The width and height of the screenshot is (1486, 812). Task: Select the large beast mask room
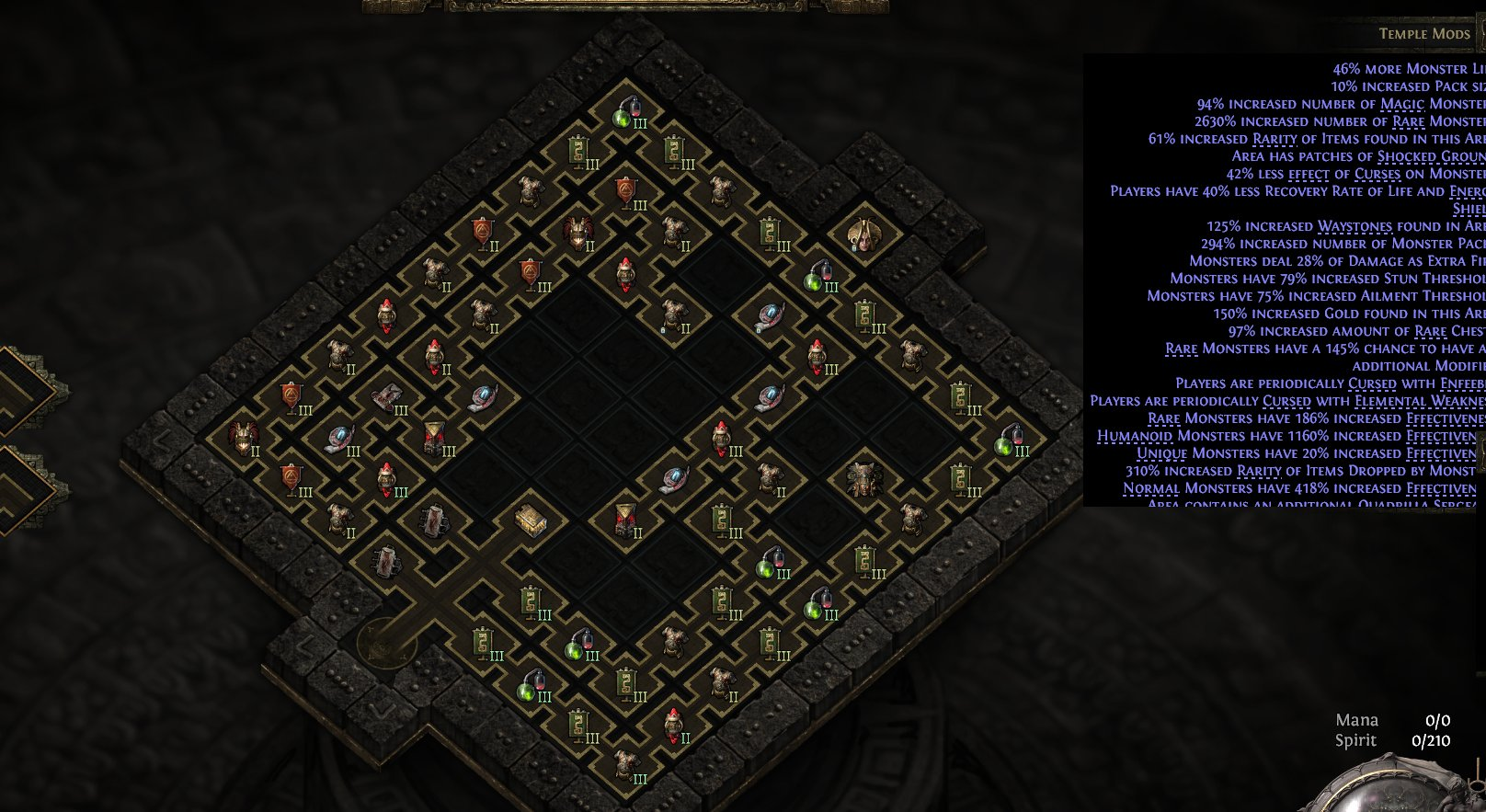click(x=863, y=480)
